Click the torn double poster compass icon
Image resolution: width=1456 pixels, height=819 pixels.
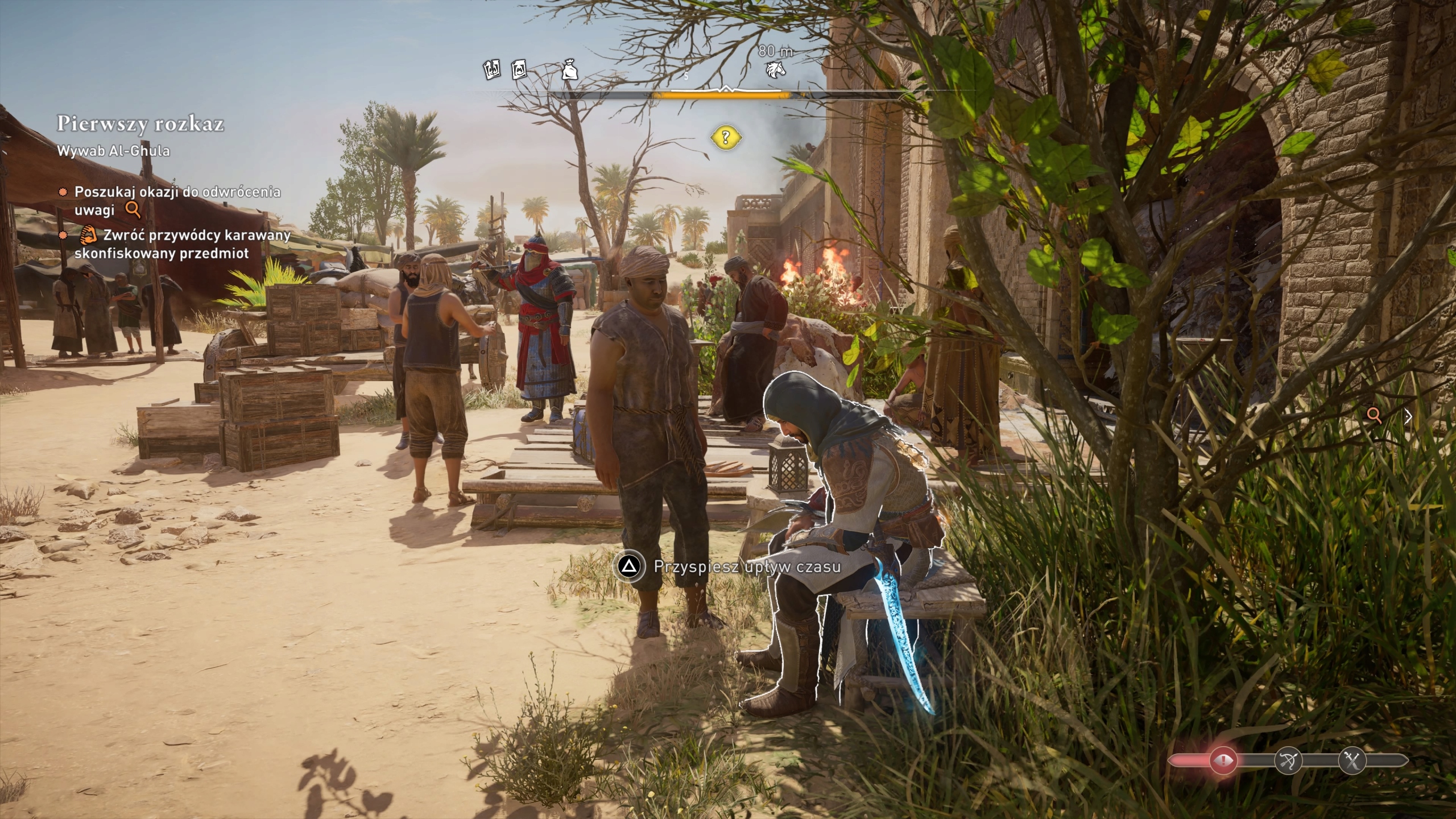(x=491, y=70)
